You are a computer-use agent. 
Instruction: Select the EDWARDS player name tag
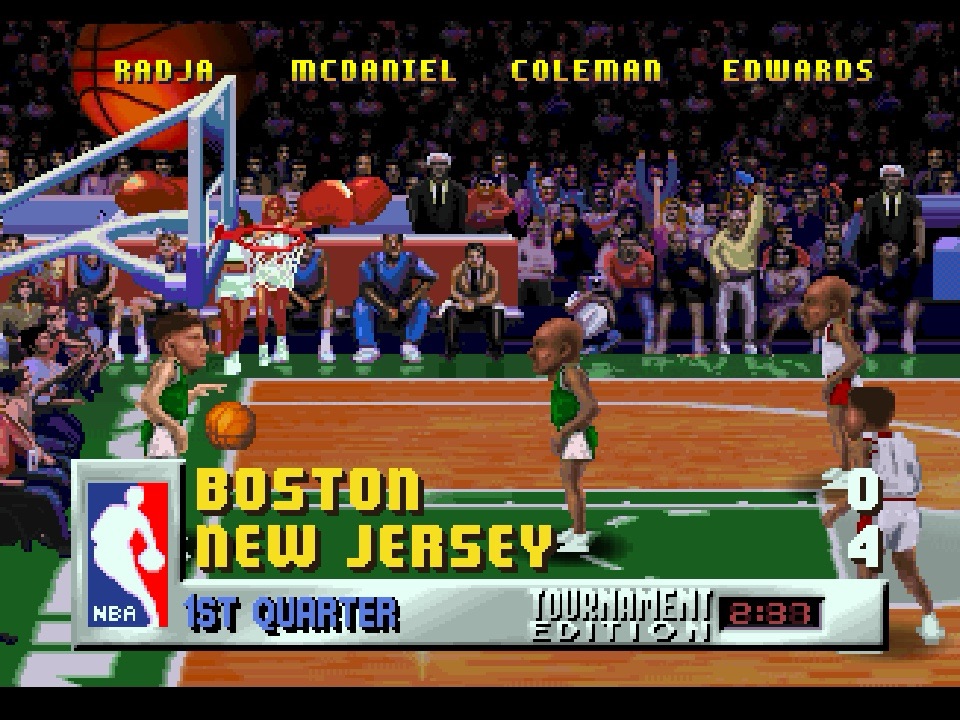(x=798, y=71)
